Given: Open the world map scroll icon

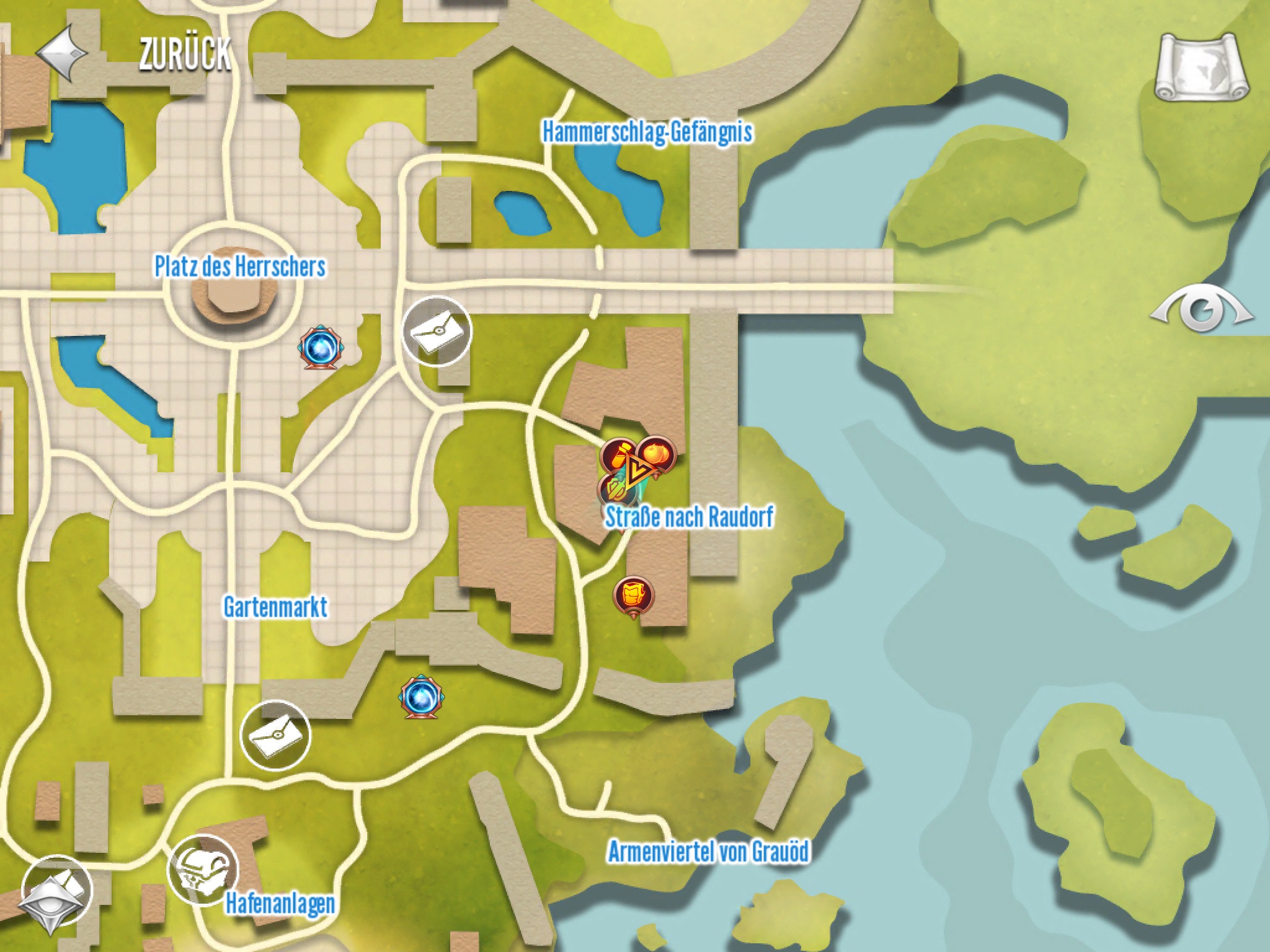Looking at the screenshot, I should 1202,68.
